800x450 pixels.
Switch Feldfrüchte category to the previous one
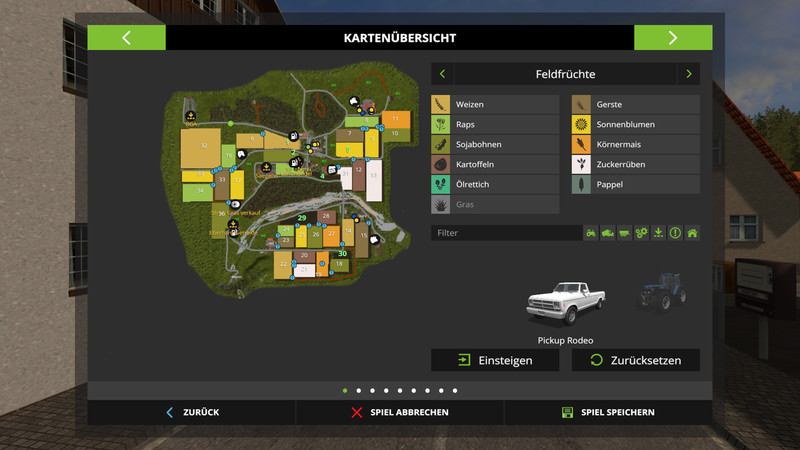pos(443,74)
